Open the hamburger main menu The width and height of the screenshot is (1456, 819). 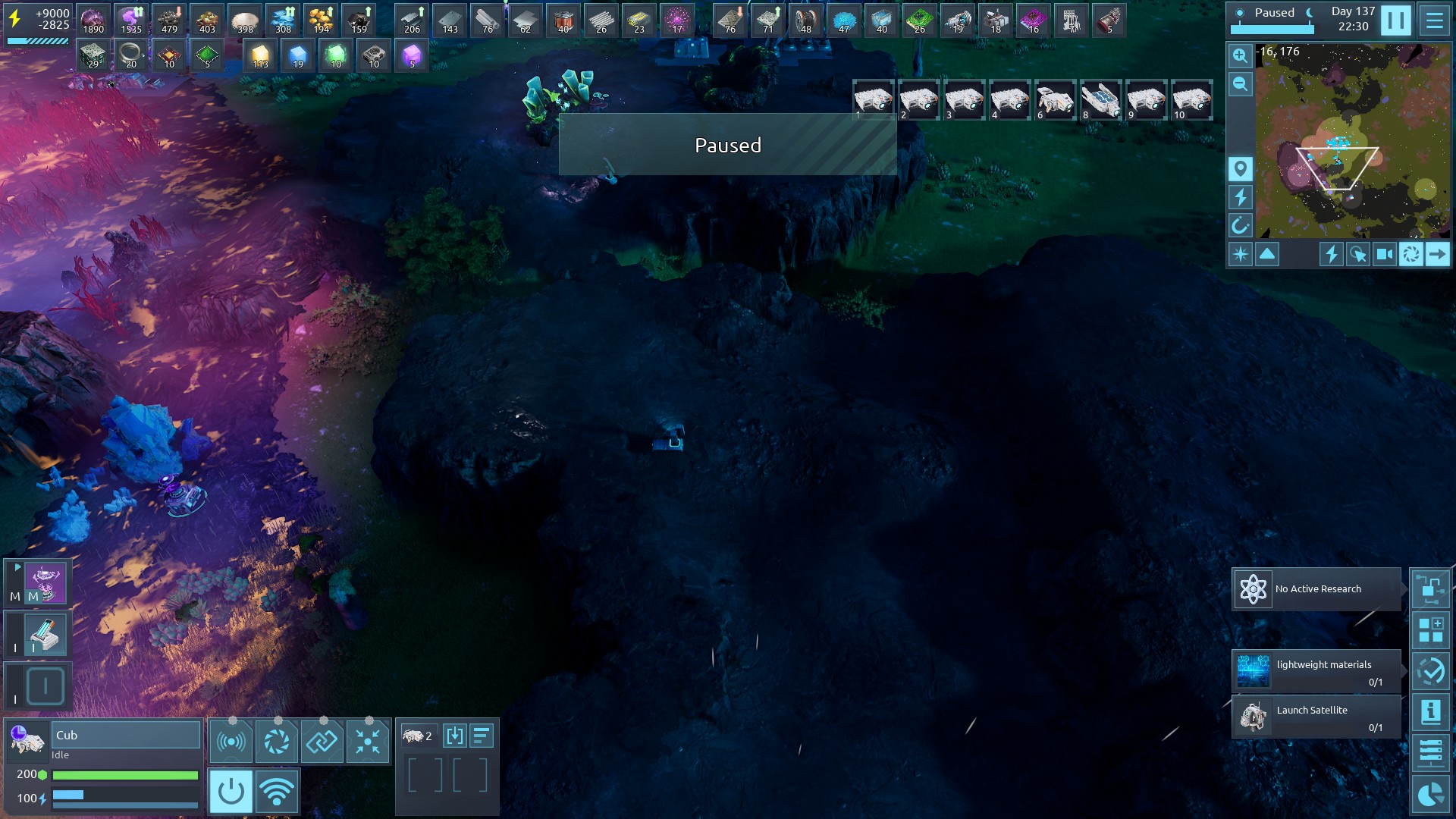pyautogui.click(x=1434, y=20)
